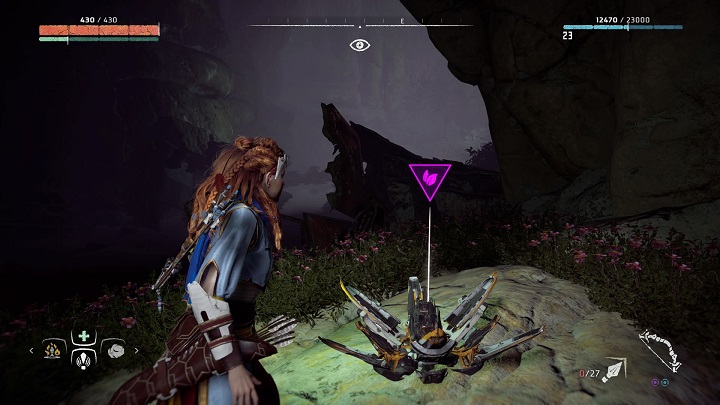Viewport: 720px width, 405px height.
Task: Click the purple plant resource marker
Action: (x=430, y=180)
